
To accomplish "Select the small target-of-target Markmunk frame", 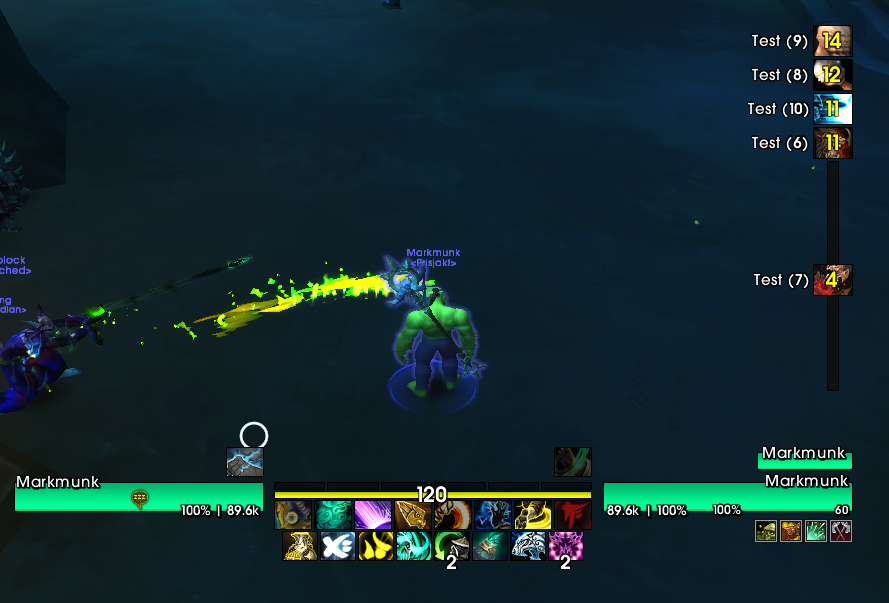I will coord(804,459).
